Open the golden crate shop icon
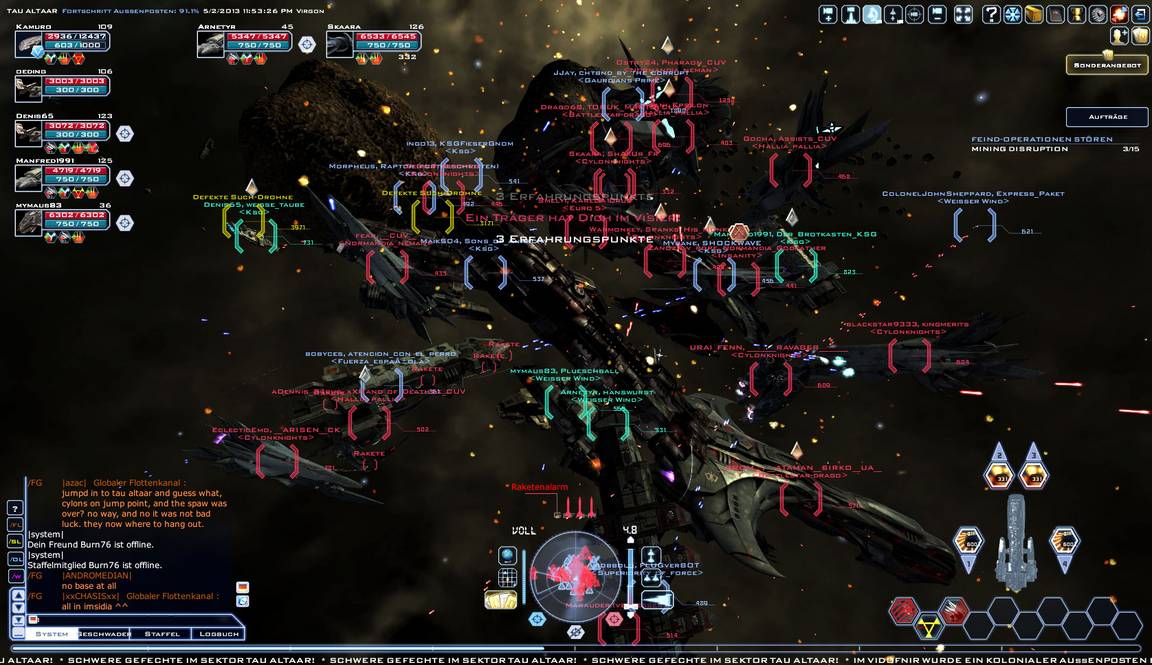 click(x=1034, y=14)
